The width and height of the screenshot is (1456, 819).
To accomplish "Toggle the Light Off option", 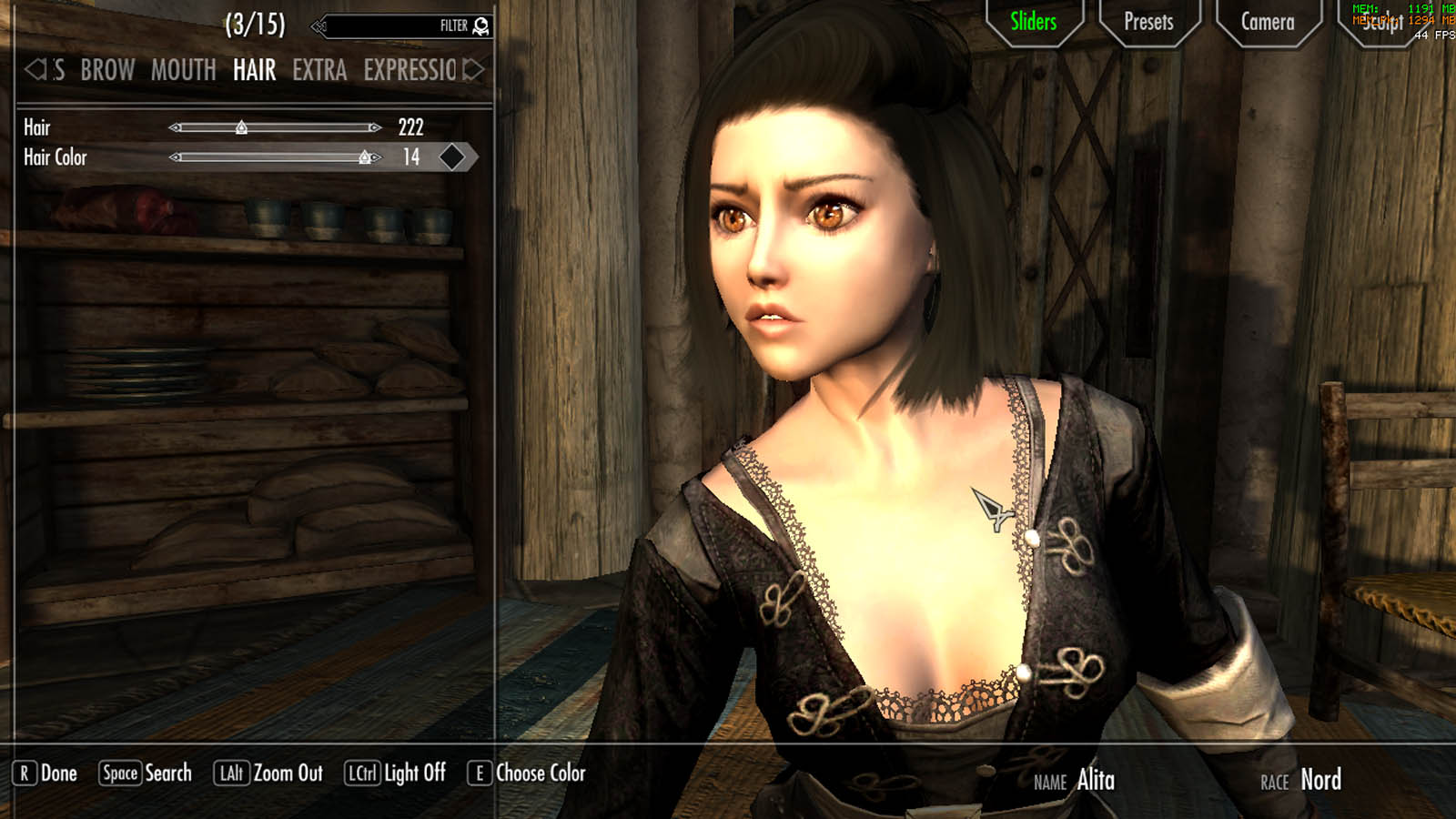I will click(x=396, y=773).
